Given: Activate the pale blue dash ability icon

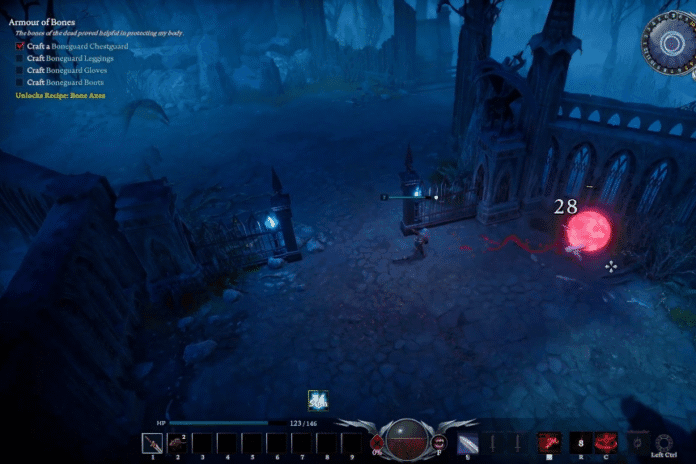Looking at the screenshot, I should 468,443.
